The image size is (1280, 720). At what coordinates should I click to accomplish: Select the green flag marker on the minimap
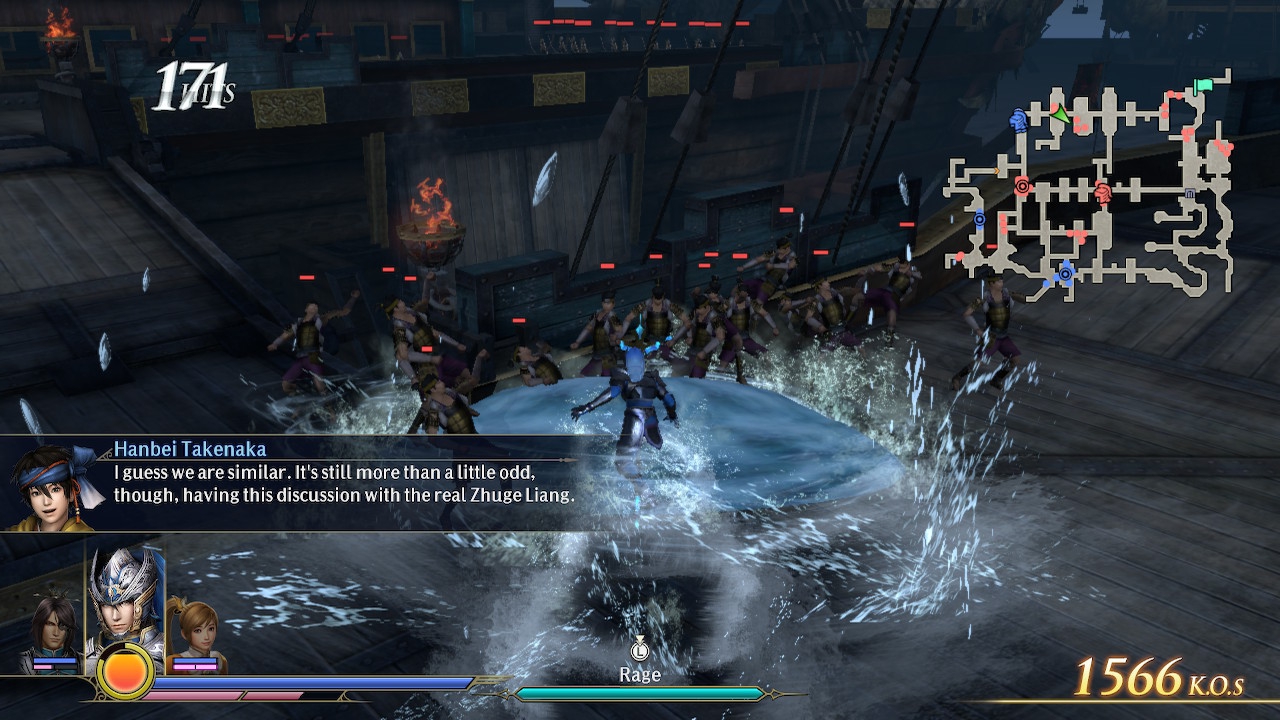pyautogui.click(x=1203, y=87)
